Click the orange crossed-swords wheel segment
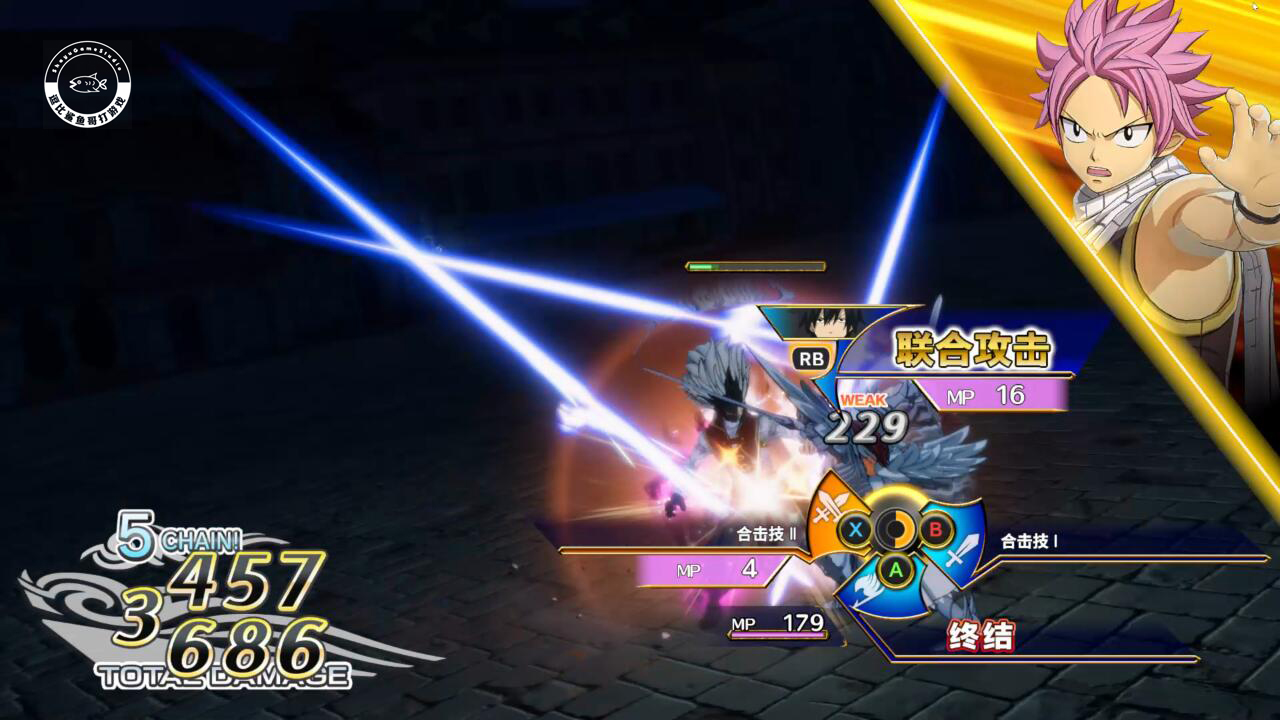 [x=832, y=511]
